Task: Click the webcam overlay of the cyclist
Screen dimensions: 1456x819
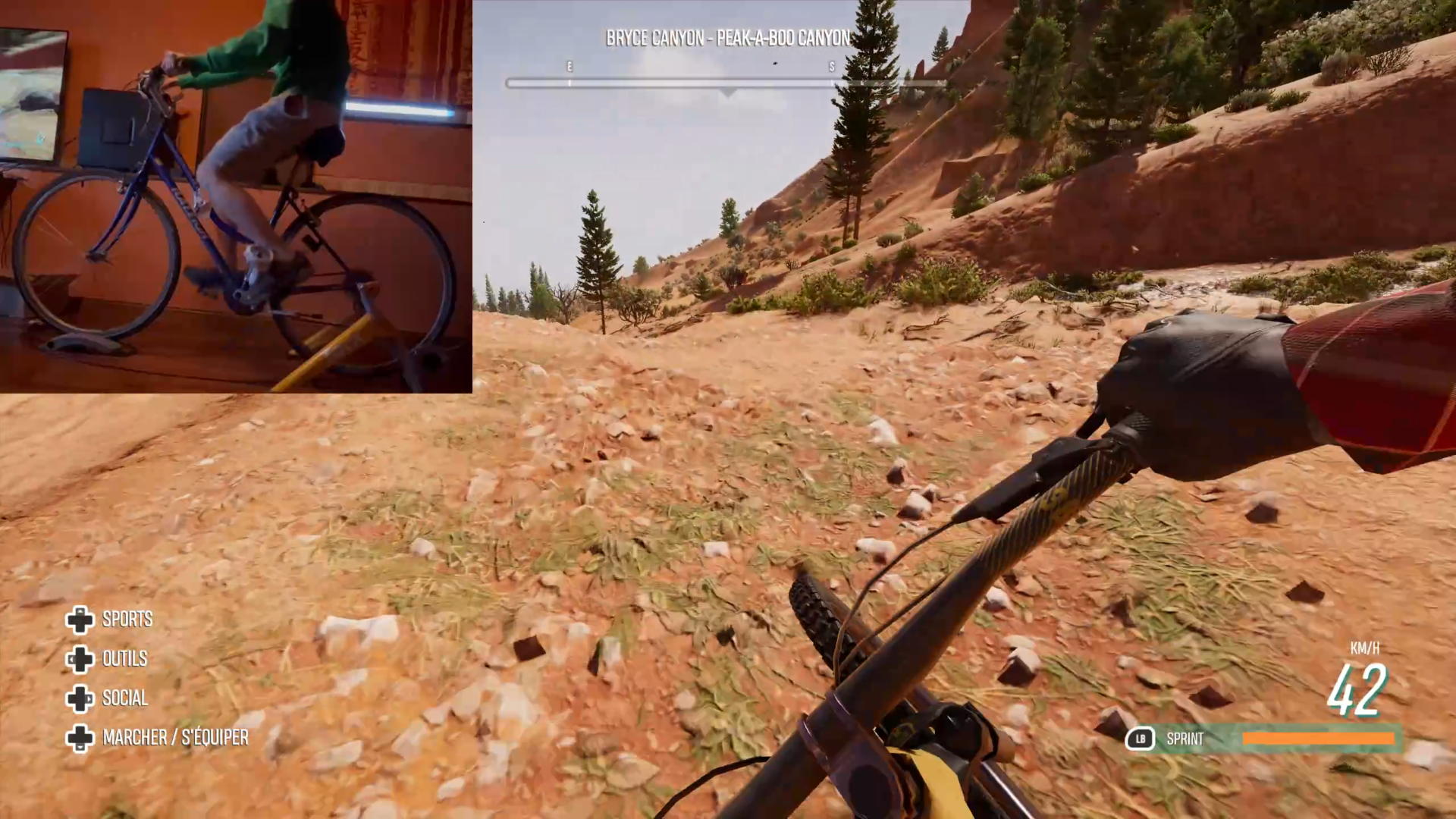Action: click(x=236, y=196)
